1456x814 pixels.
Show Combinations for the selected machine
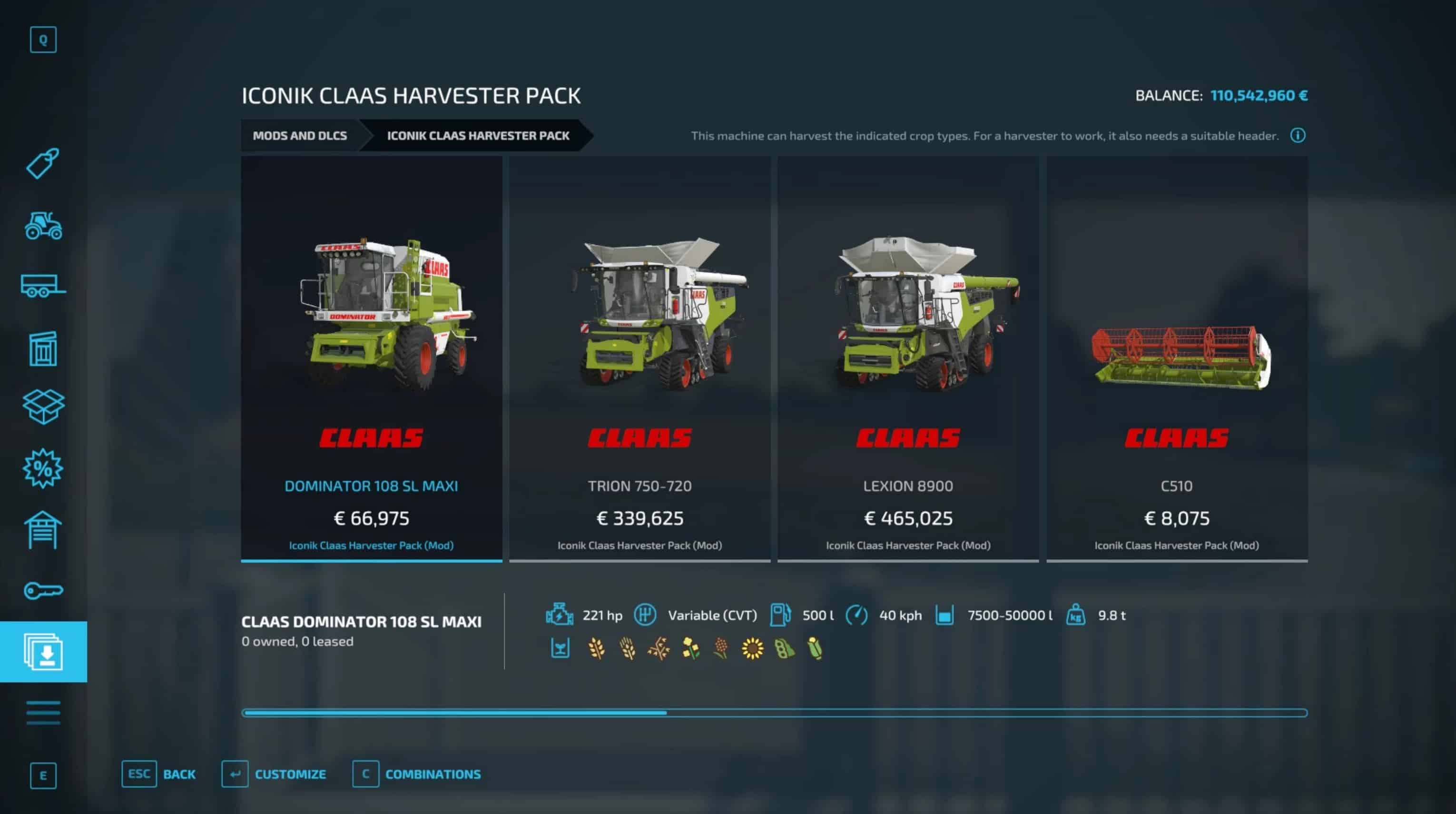click(417, 774)
